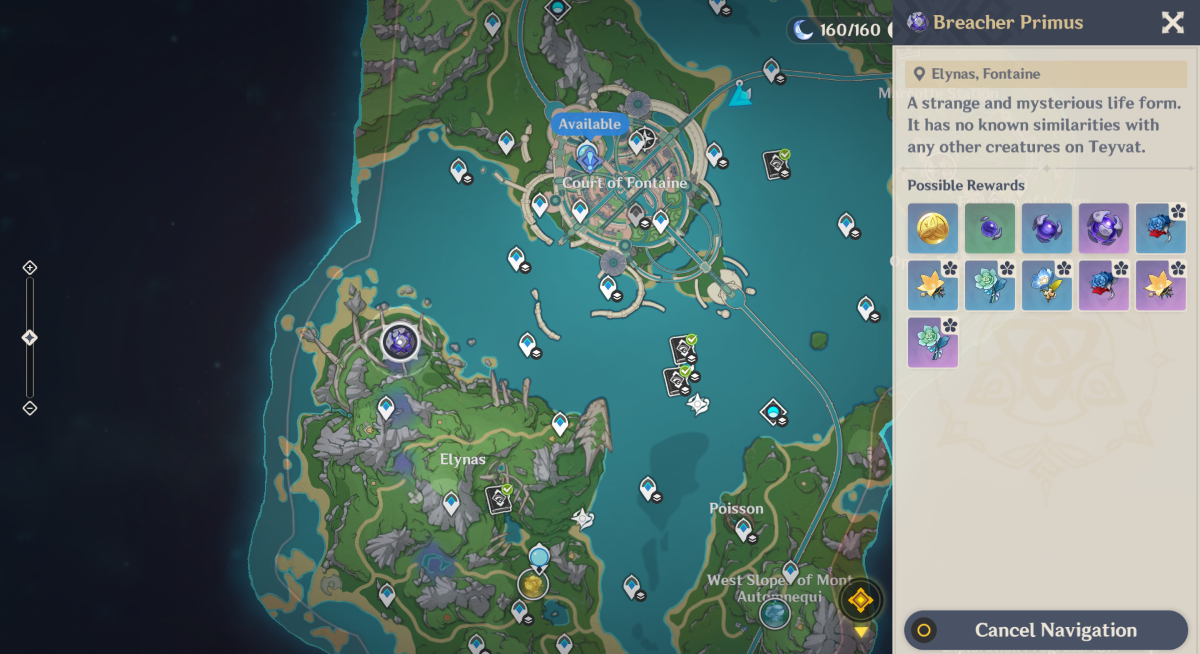Image resolution: width=1200 pixels, height=654 pixels.
Task: Inspect the Mora gold coin reward
Action: [933, 228]
